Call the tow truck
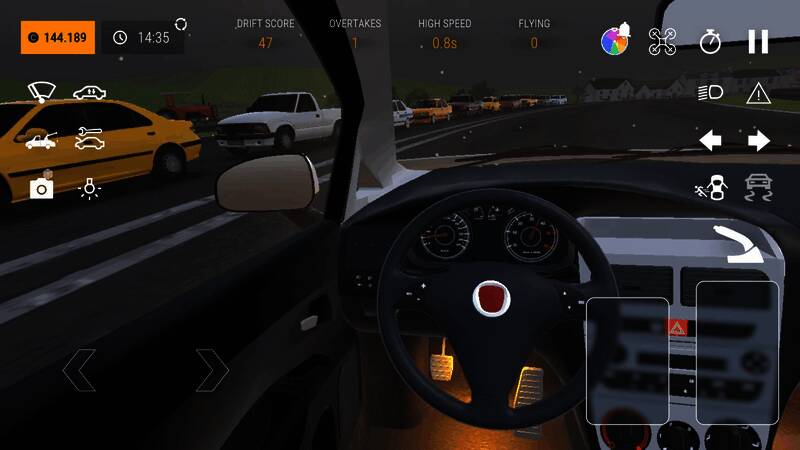This screenshot has height=450, width=800. click(x=41, y=140)
